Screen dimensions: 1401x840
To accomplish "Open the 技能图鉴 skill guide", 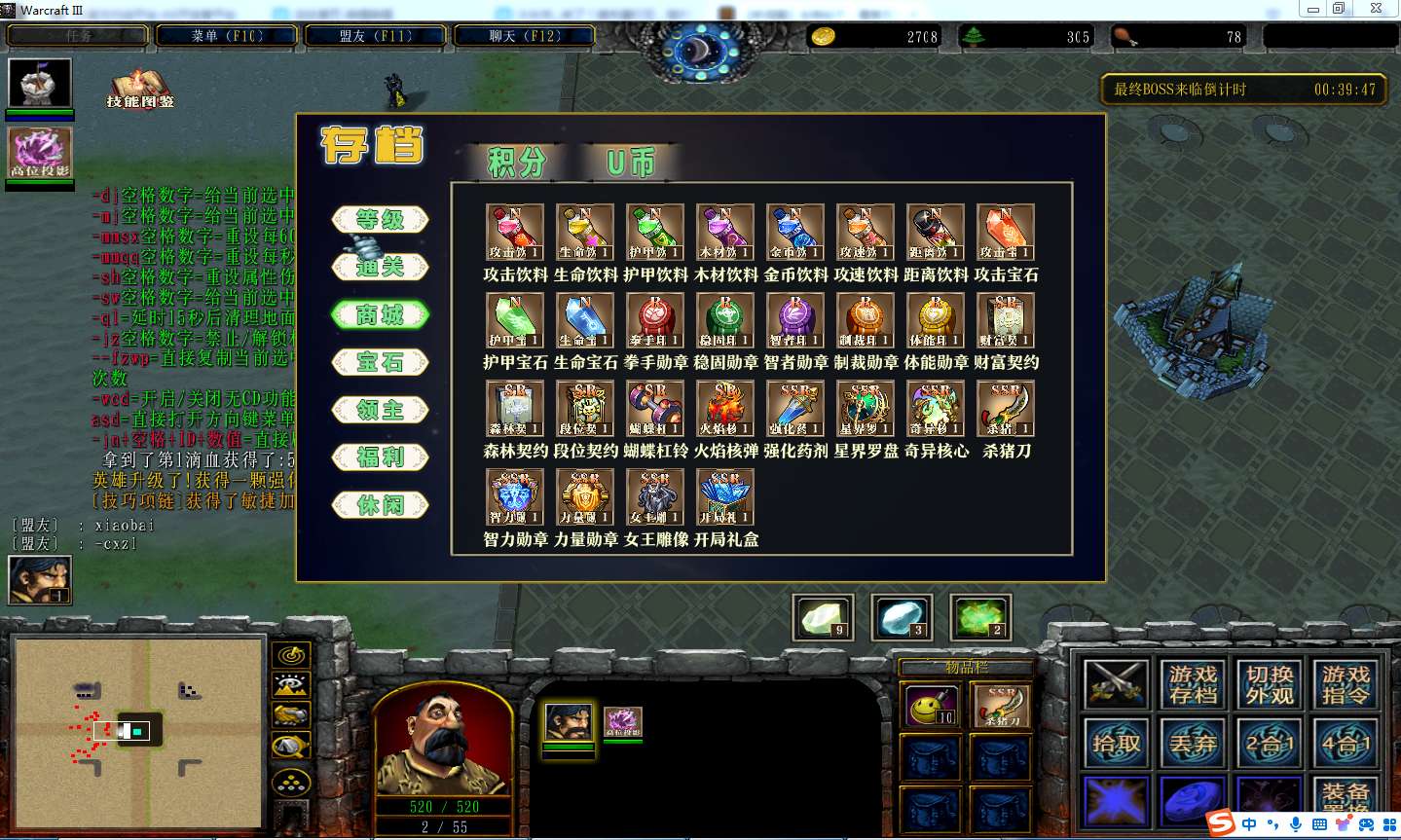I will (x=140, y=88).
